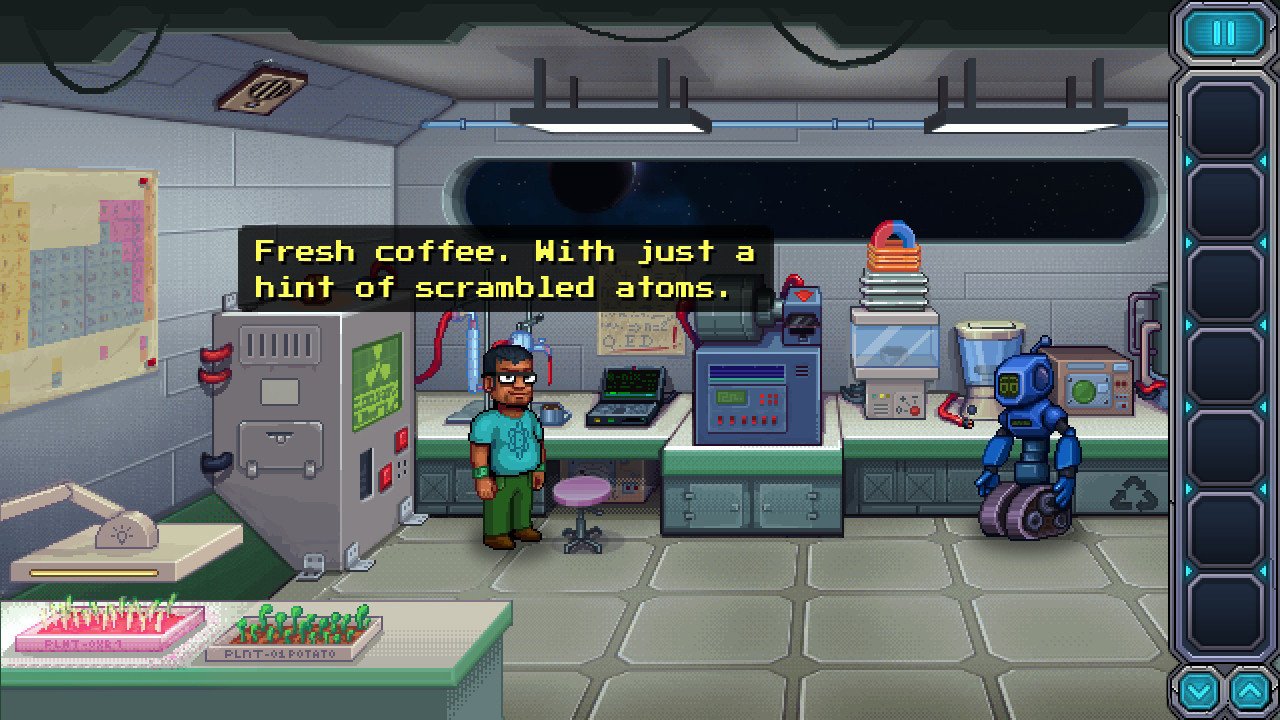Pause the game with the top button
The image size is (1280, 720).
(1224, 33)
